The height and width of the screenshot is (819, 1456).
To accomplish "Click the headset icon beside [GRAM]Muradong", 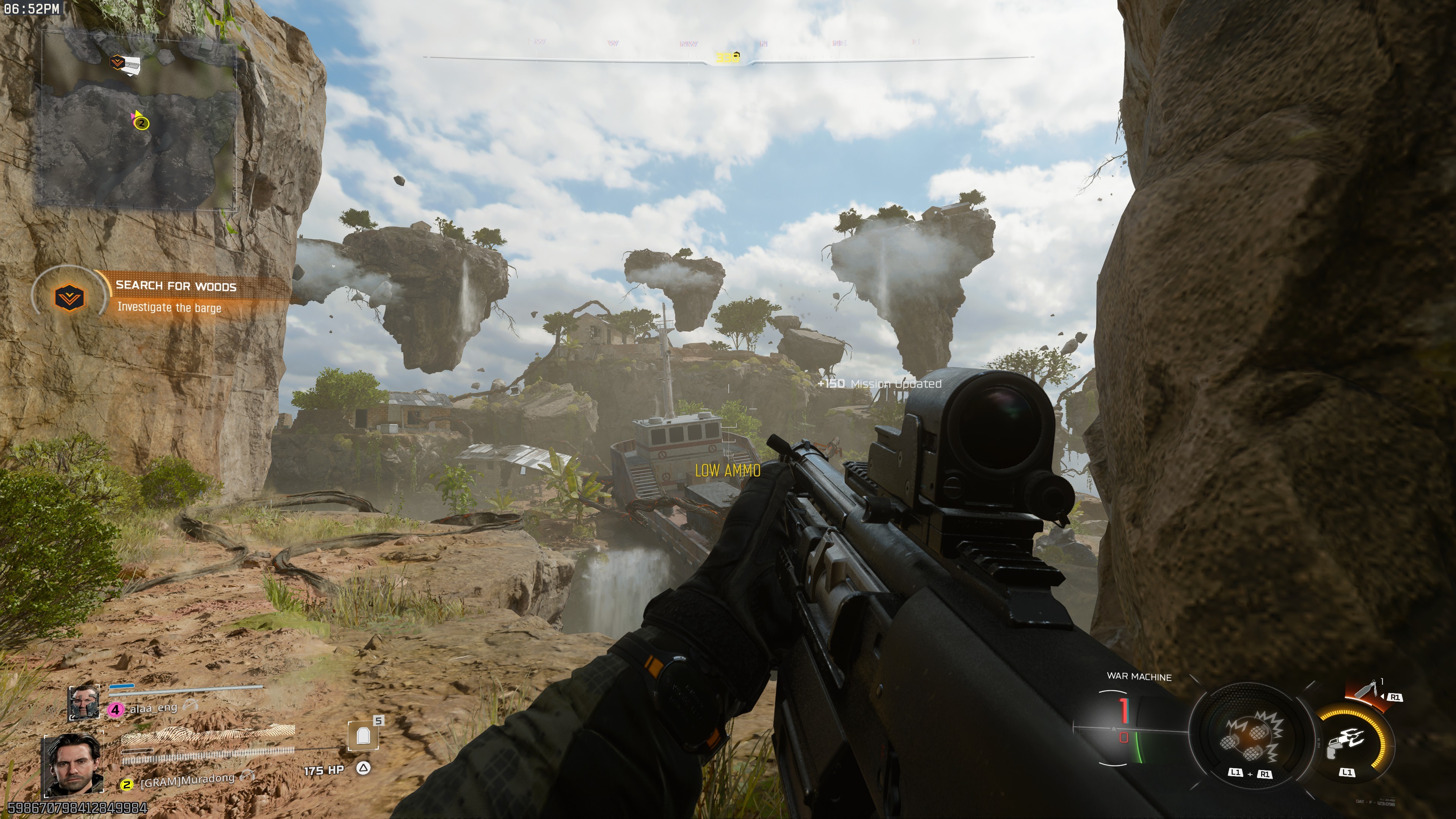I will tap(247, 775).
